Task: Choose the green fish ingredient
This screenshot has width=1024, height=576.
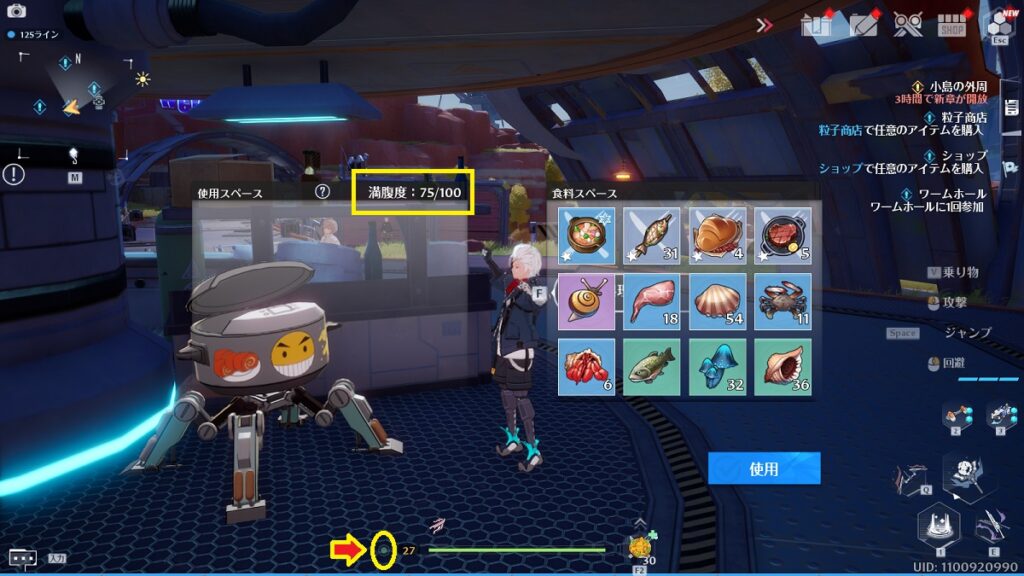Action: 651,366
